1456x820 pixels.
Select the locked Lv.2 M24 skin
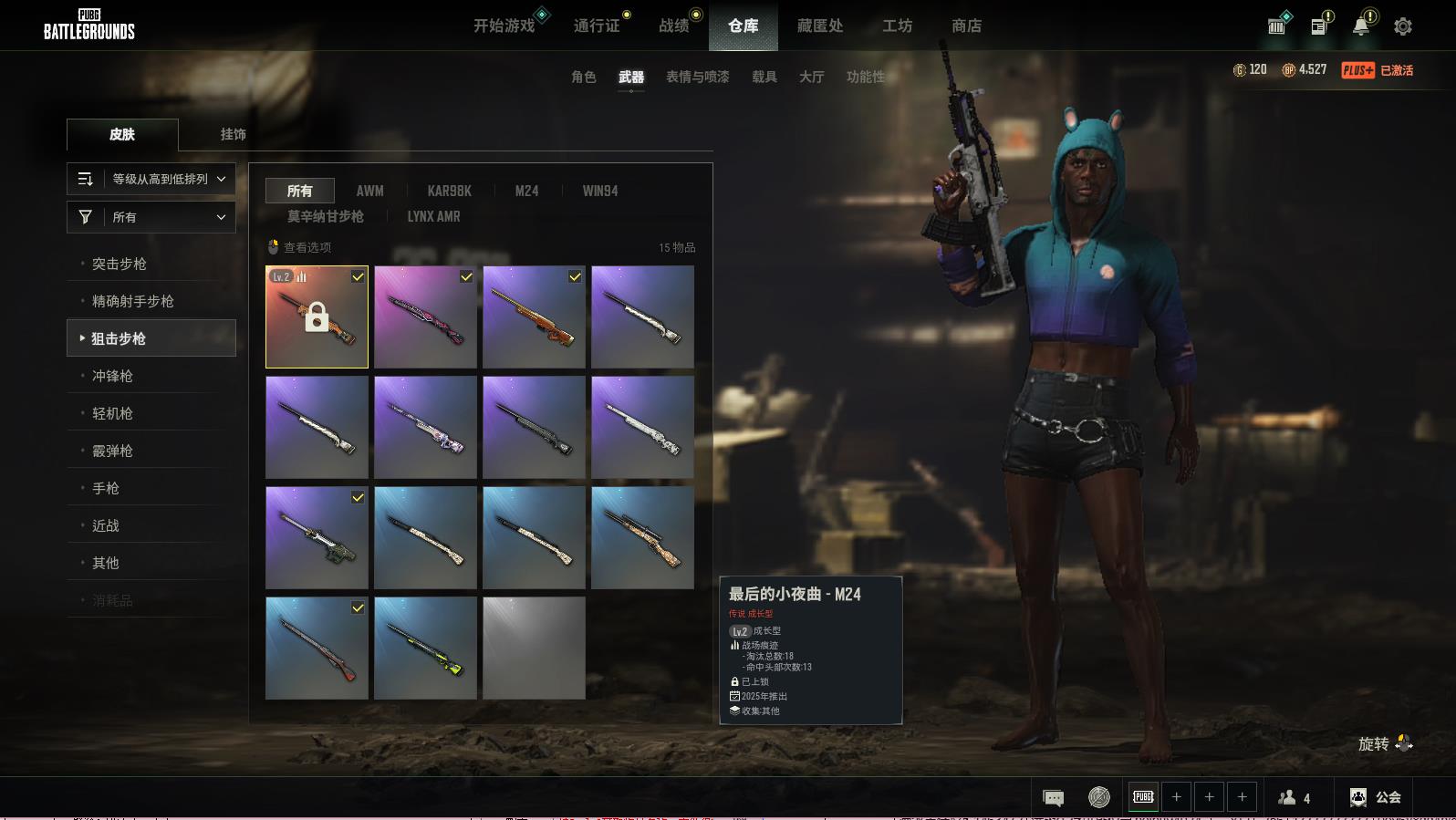tap(317, 317)
